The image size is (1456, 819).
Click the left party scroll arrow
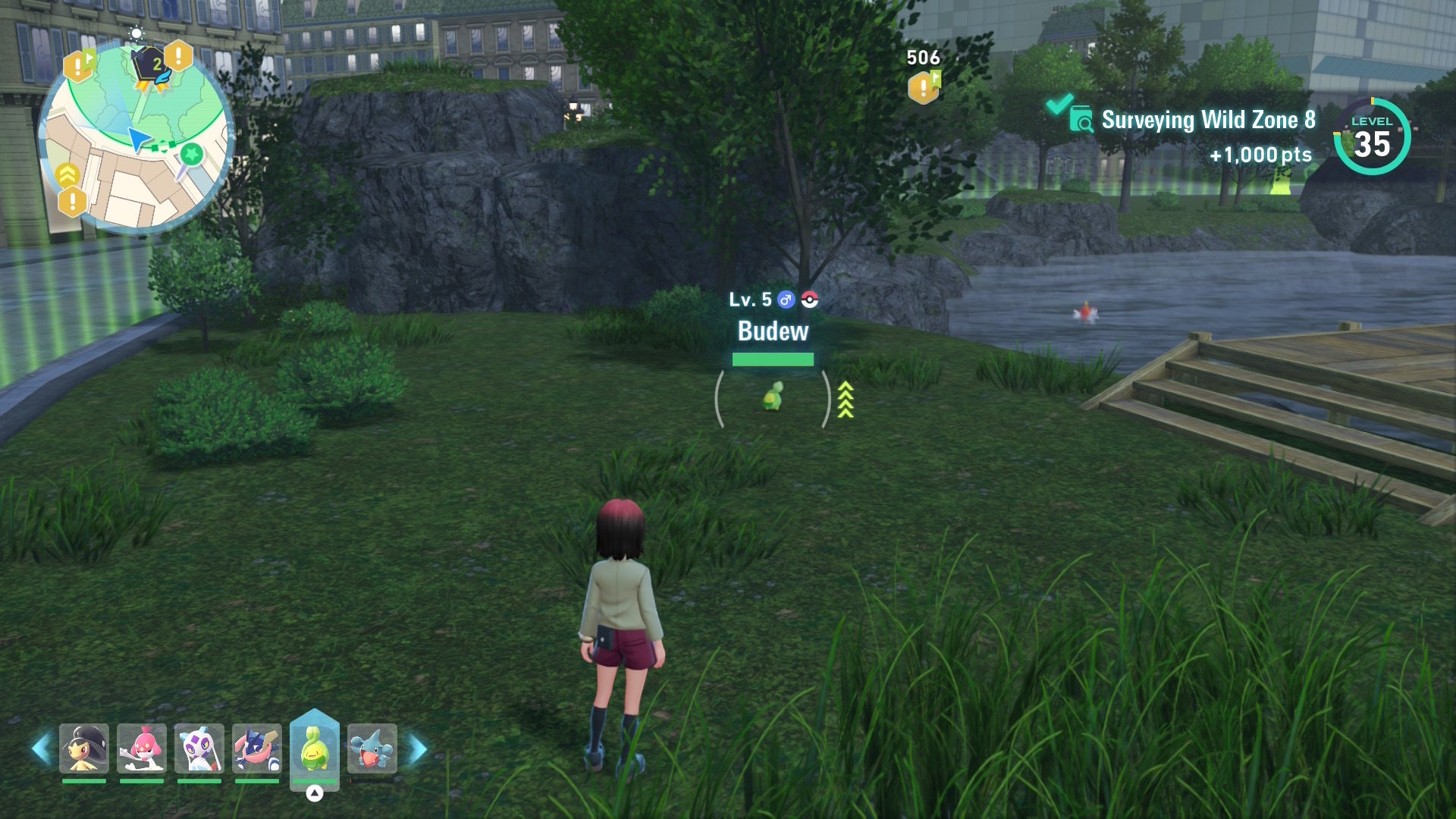pyautogui.click(x=41, y=748)
